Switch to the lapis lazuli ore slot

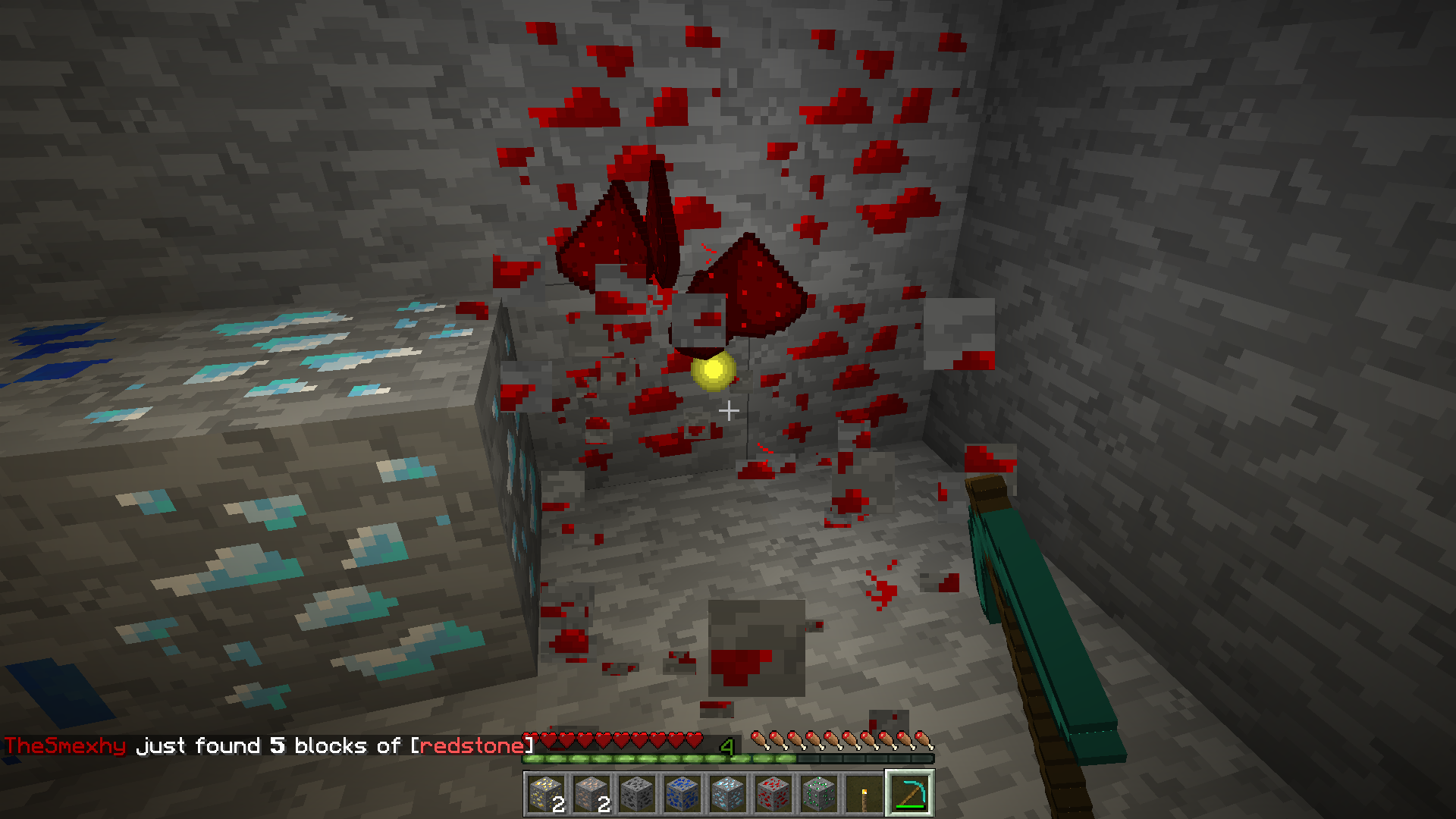(x=682, y=793)
